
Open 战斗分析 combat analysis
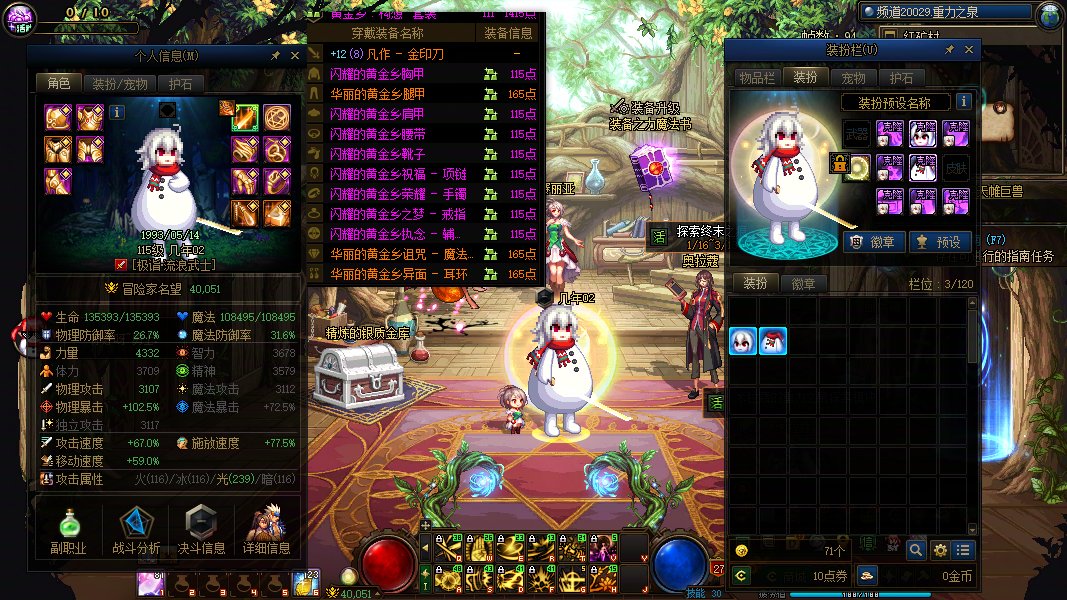click(x=135, y=530)
